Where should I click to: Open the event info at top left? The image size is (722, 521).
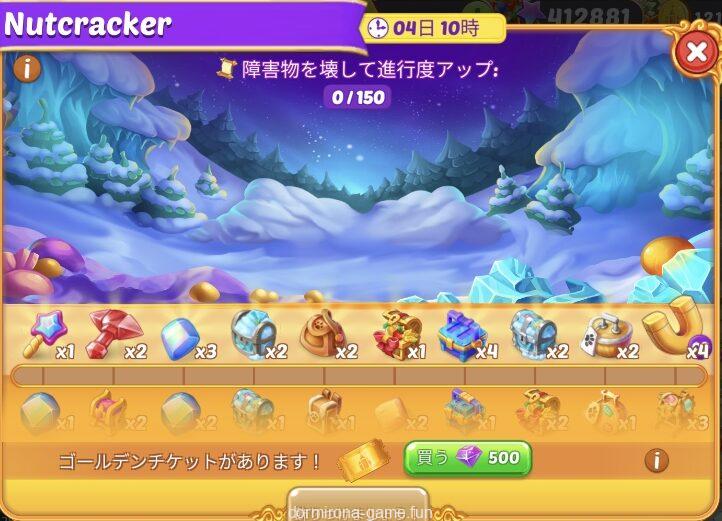point(27,68)
